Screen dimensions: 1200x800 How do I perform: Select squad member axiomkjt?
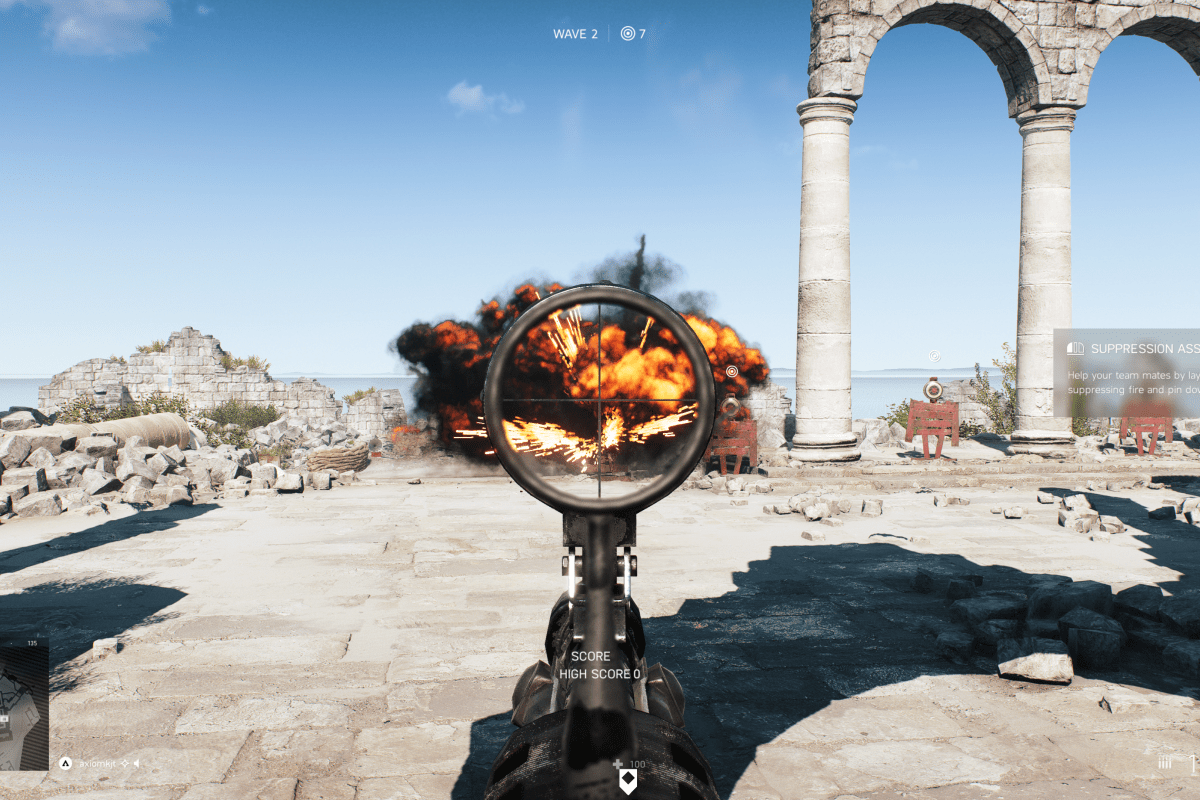[96, 763]
